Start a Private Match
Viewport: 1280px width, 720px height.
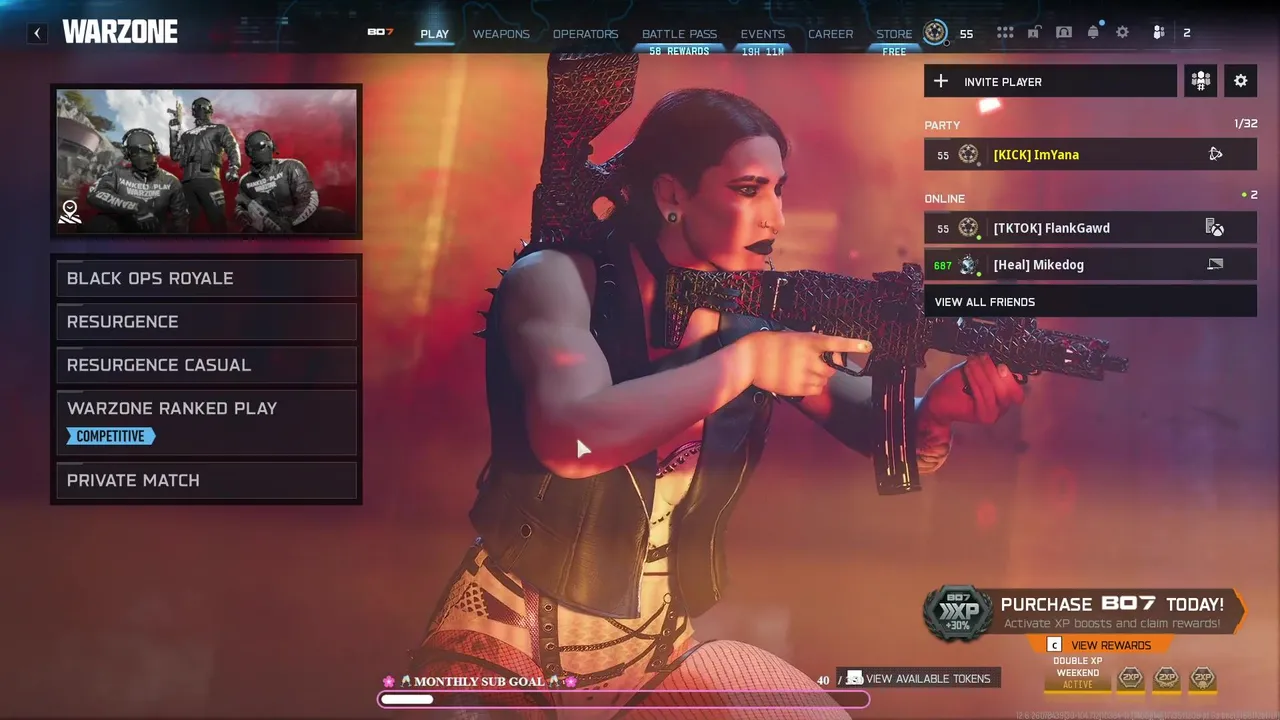(x=206, y=481)
